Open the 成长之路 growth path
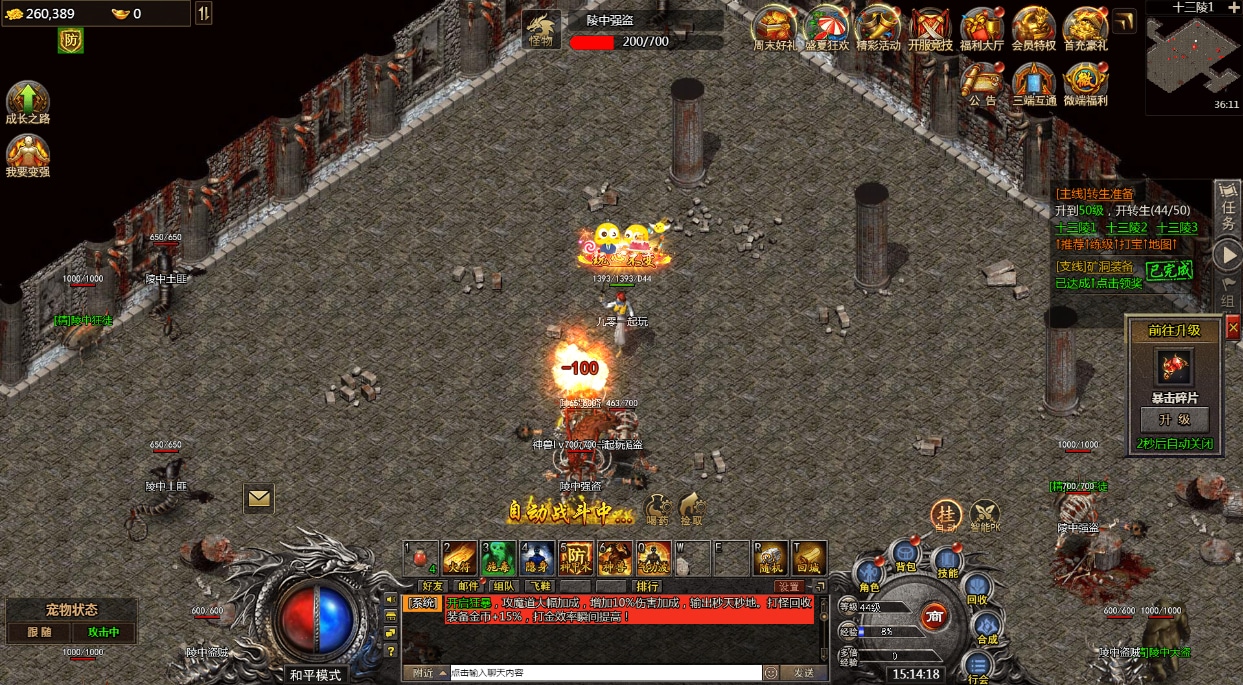Viewport: 1243px width, 685px height. (27, 100)
